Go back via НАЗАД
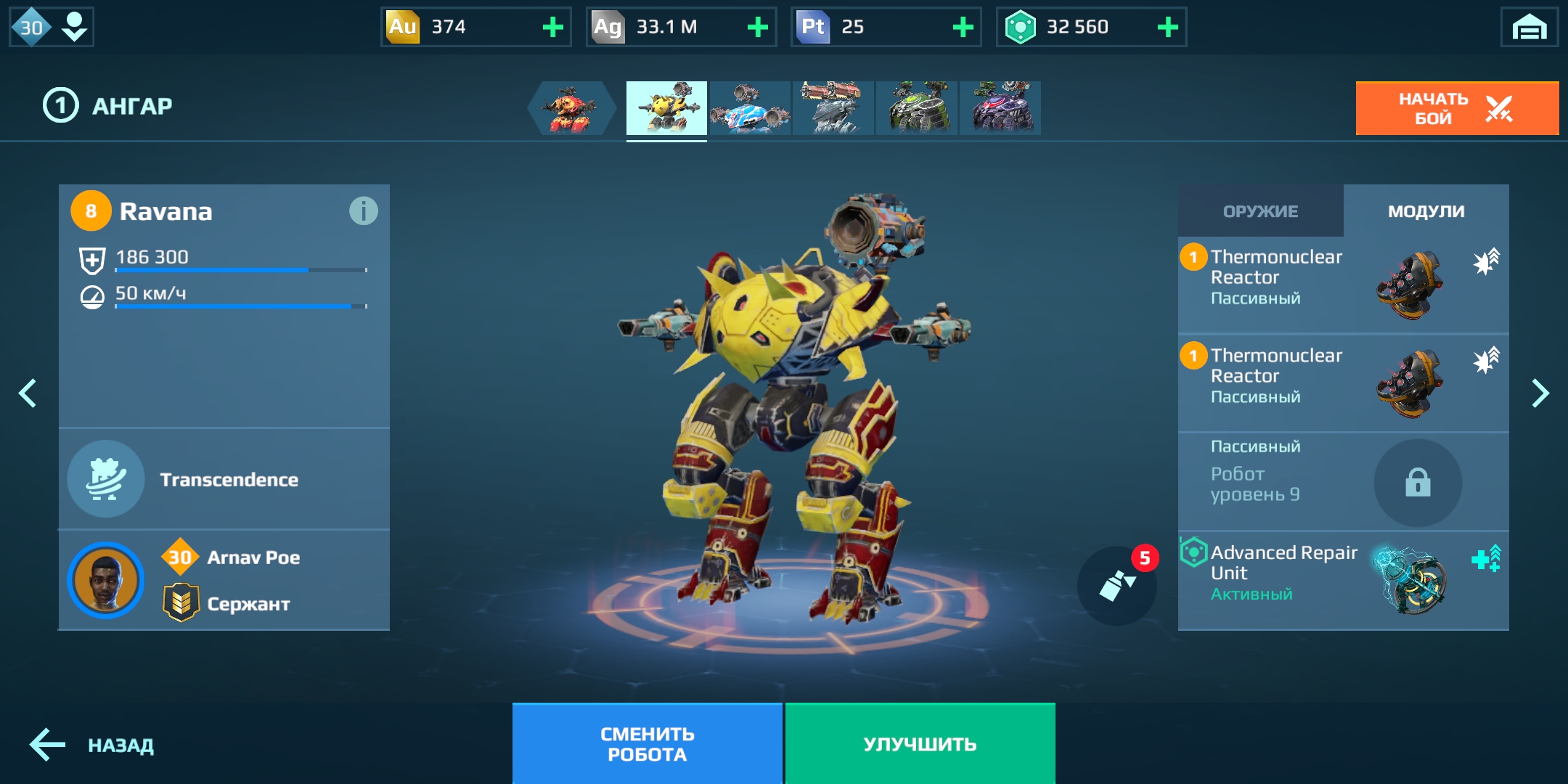The image size is (1568, 784). pyautogui.click(x=92, y=745)
